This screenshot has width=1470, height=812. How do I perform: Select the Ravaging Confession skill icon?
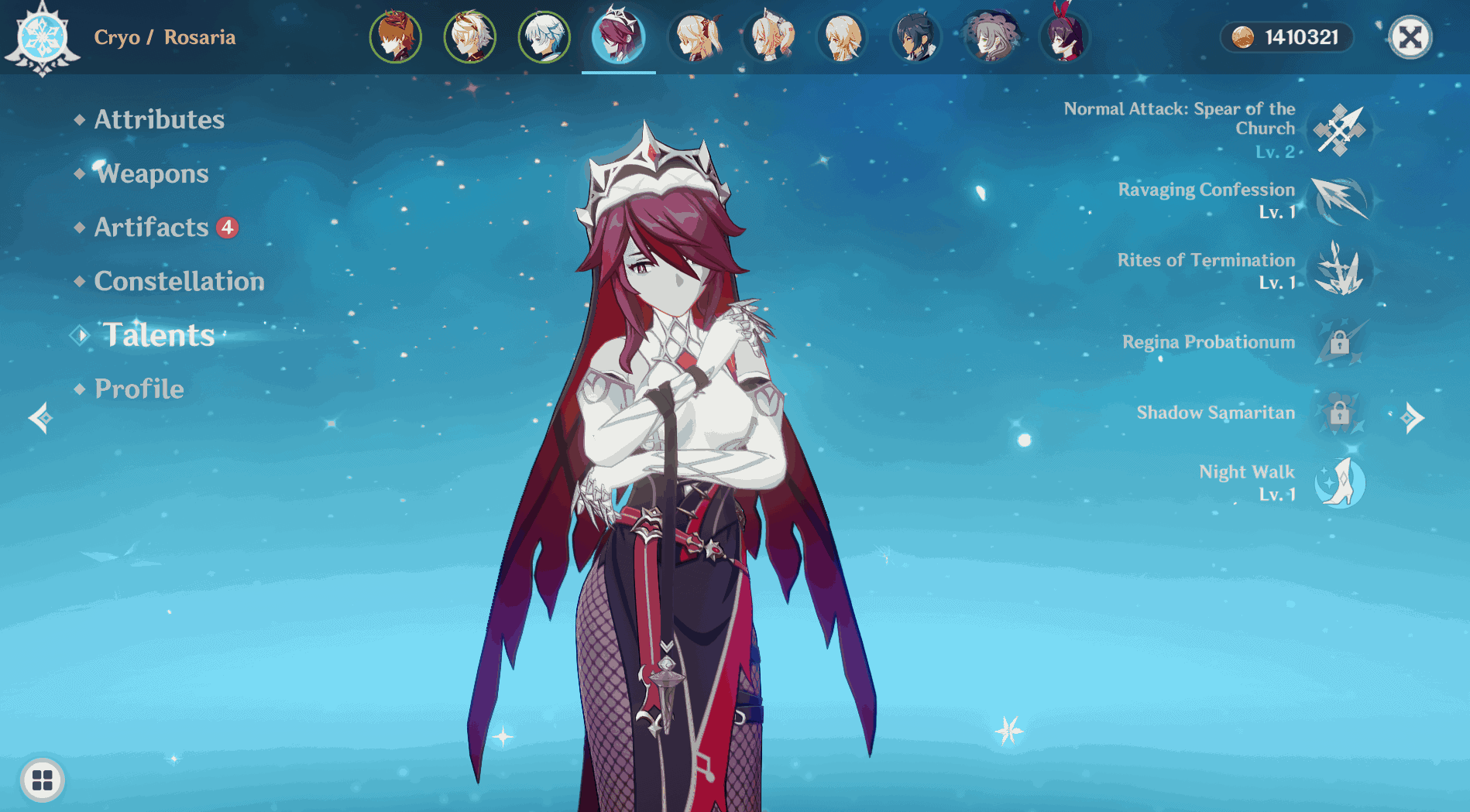coord(1340,201)
